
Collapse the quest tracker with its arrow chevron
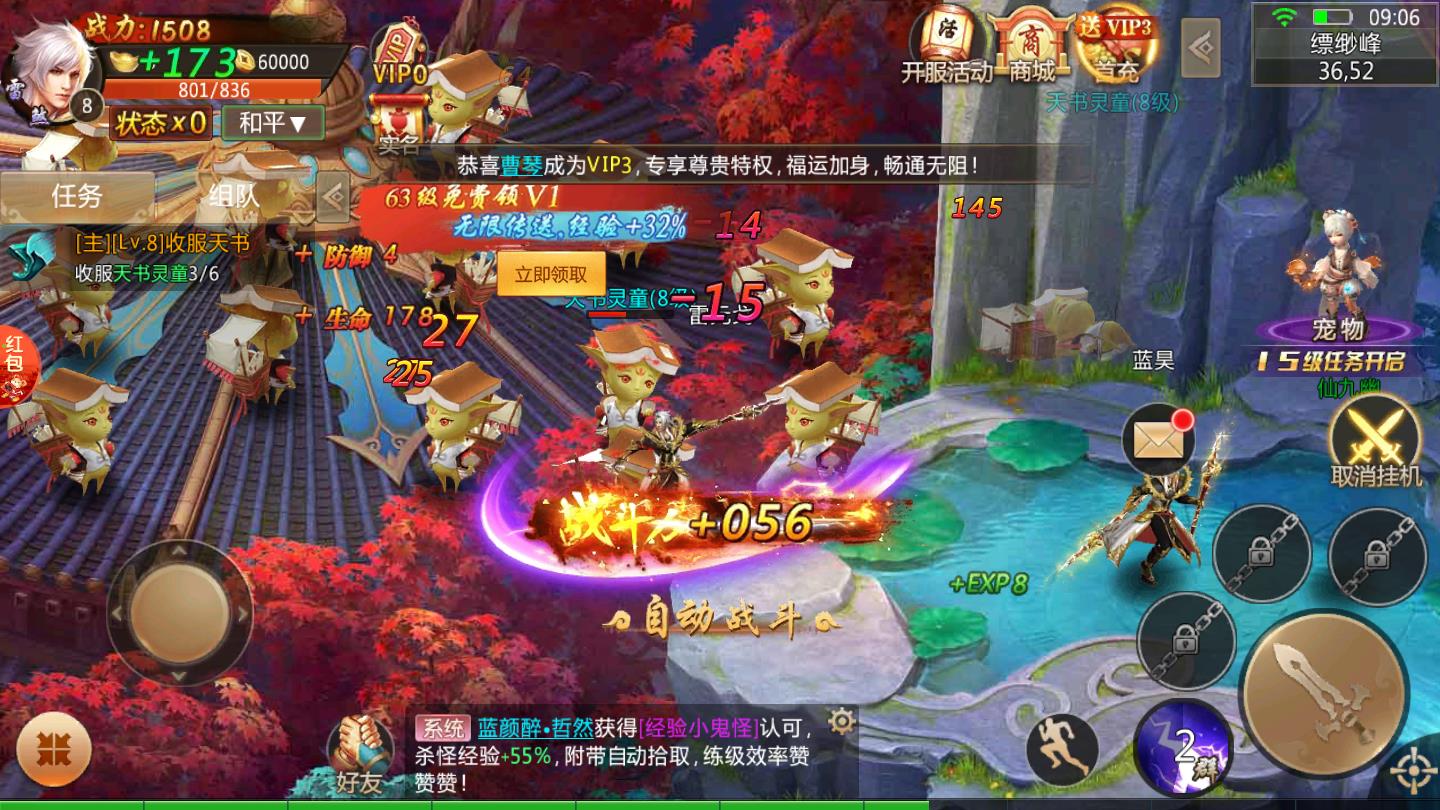tap(331, 196)
